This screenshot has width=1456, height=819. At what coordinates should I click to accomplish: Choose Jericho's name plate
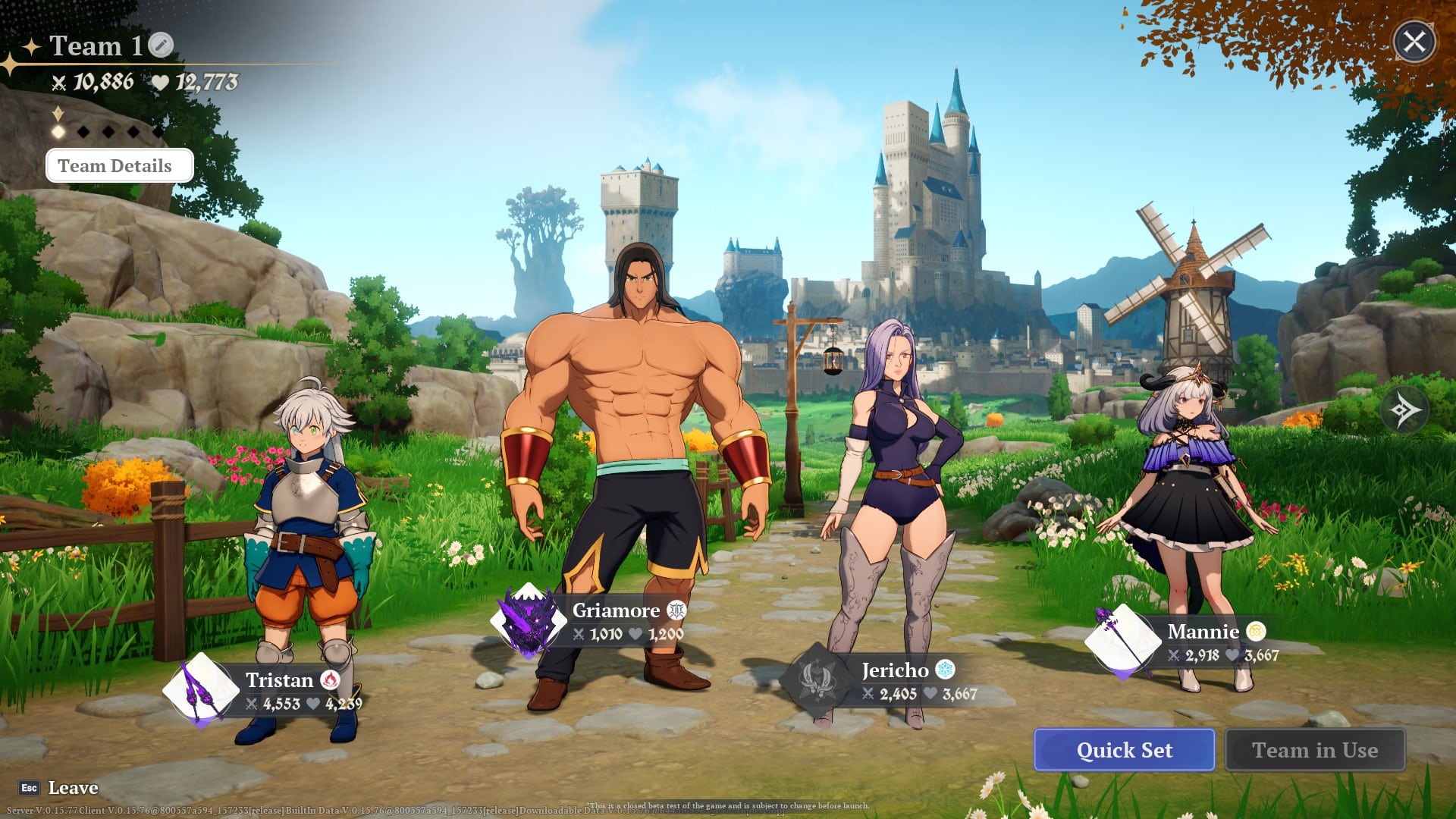pyautogui.click(x=895, y=670)
